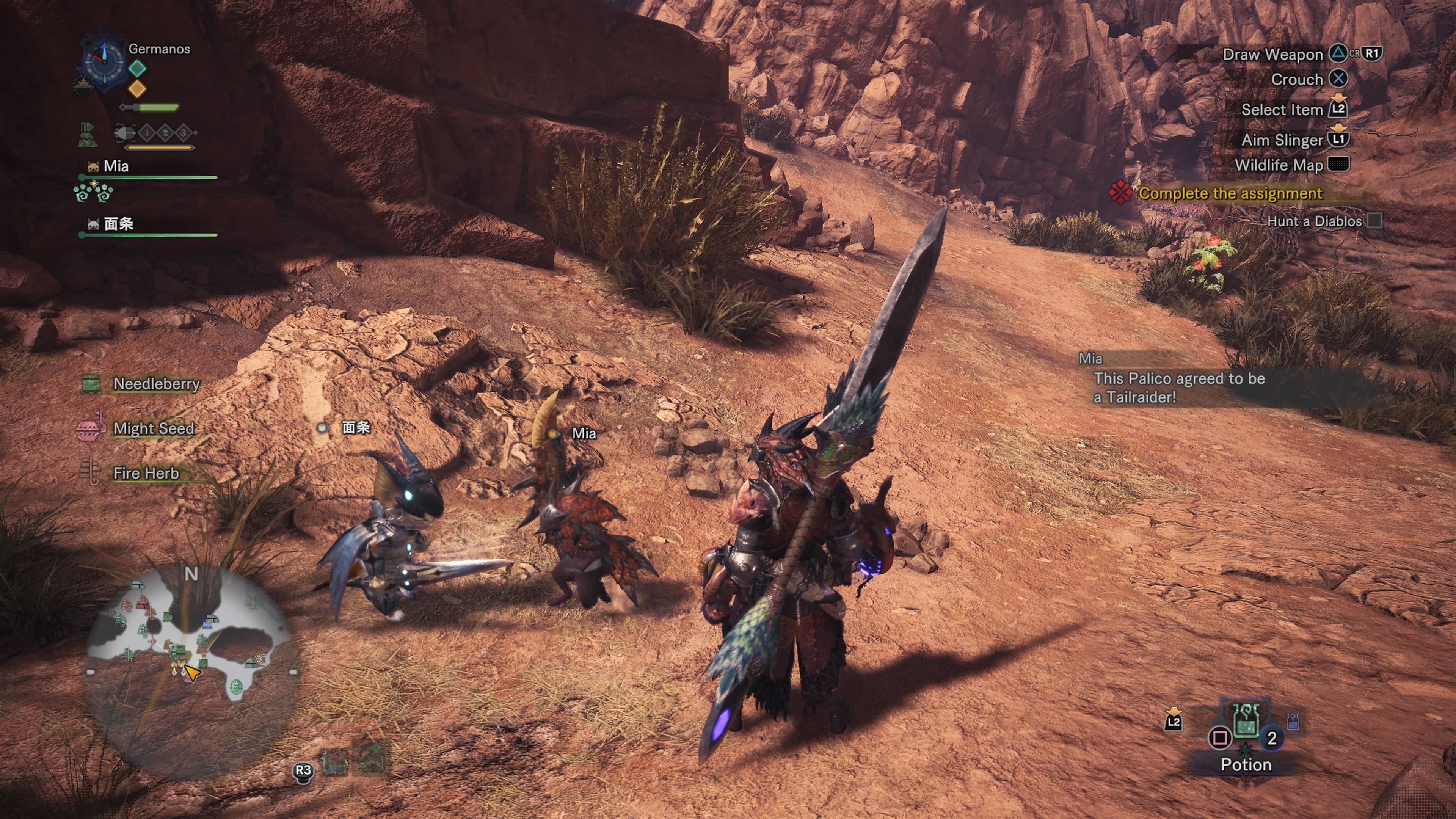
Task: Select Mia in the party list
Action: [x=116, y=166]
